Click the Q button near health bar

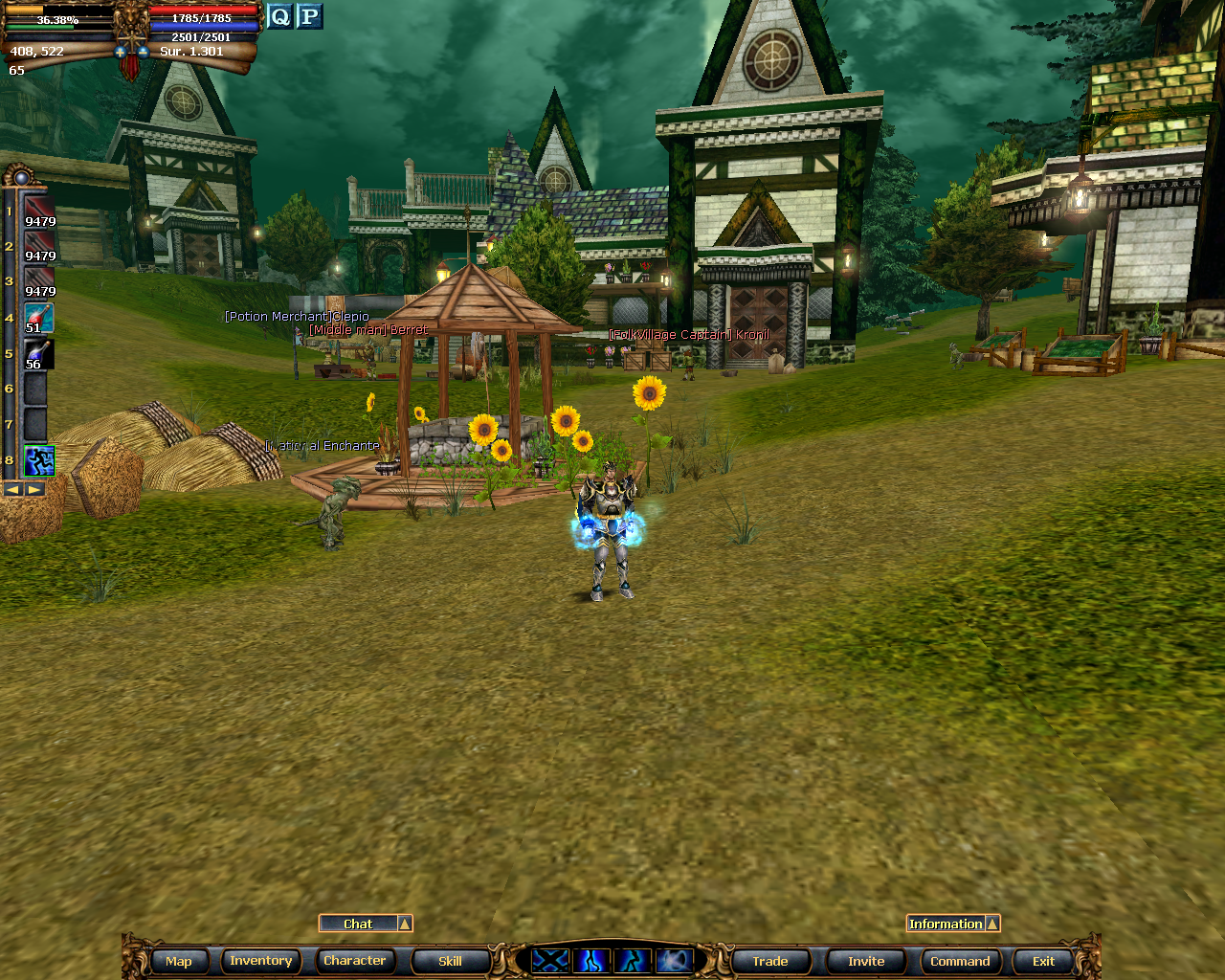tap(279, 16)
